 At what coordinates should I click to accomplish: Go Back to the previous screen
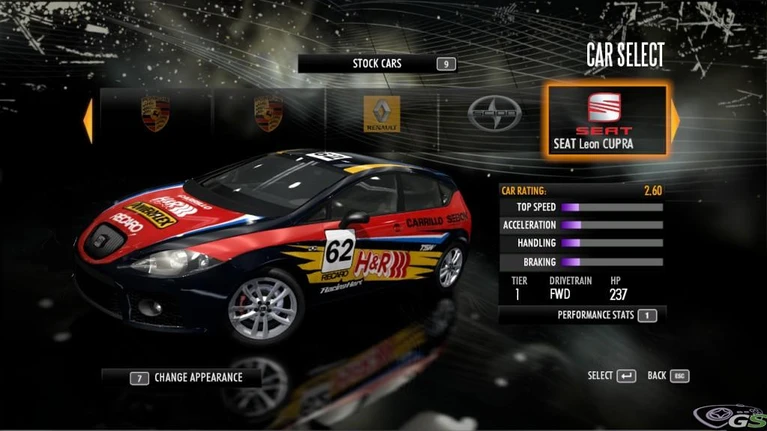click(668, 376)
